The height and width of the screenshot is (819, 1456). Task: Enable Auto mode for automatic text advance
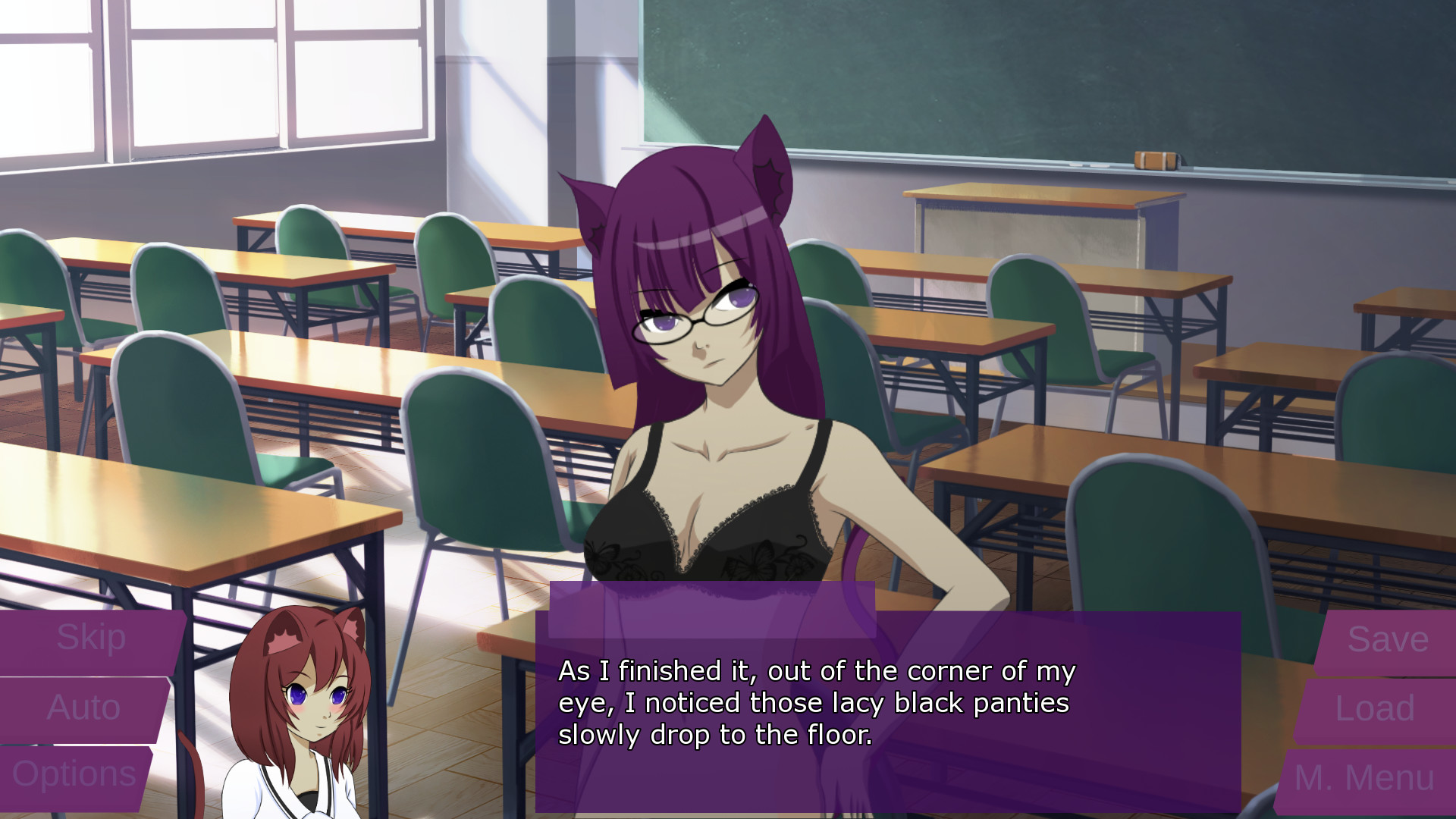click(x=82, y=709)
